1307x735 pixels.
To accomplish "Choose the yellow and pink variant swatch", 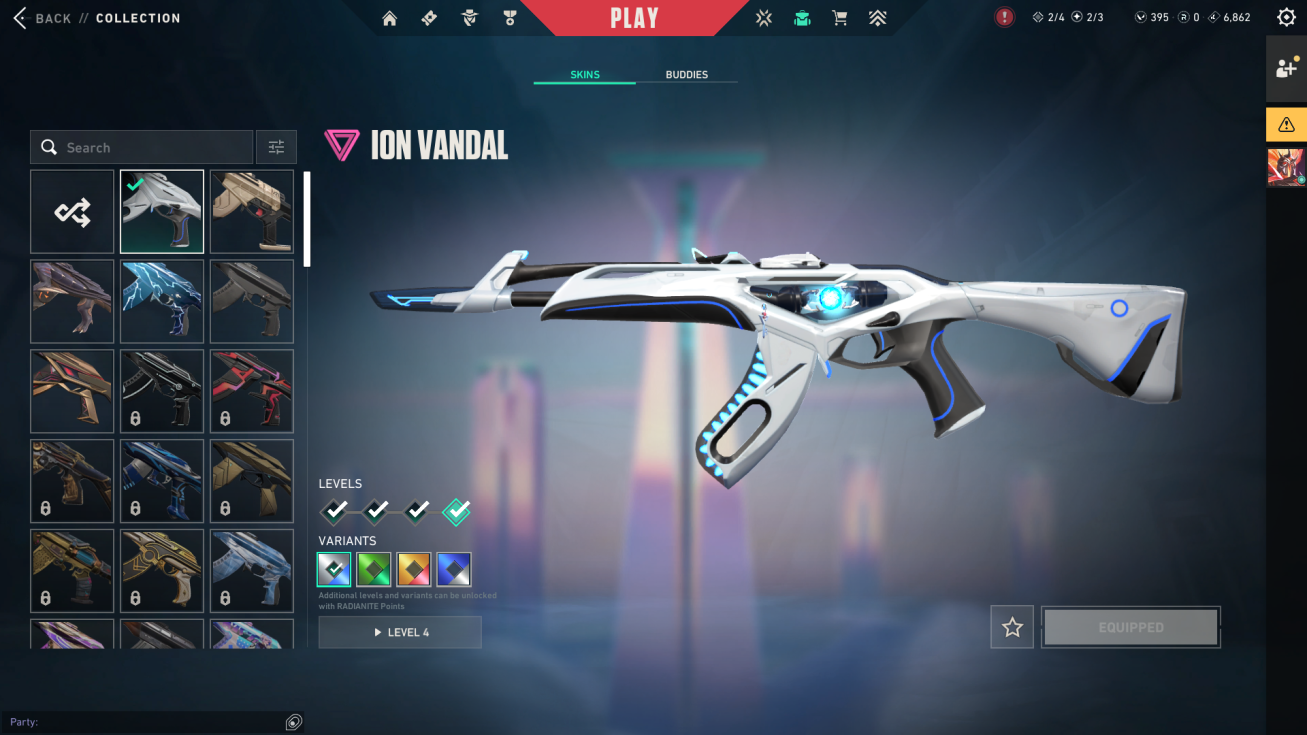I will 414,570.
